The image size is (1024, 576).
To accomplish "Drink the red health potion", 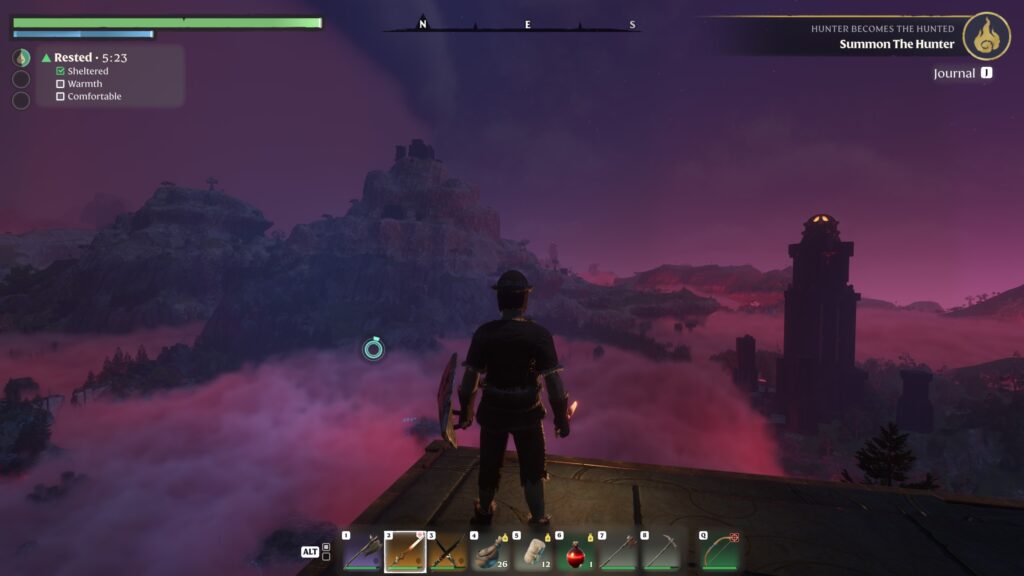I will pyautogui.click(x=576, y=551).
